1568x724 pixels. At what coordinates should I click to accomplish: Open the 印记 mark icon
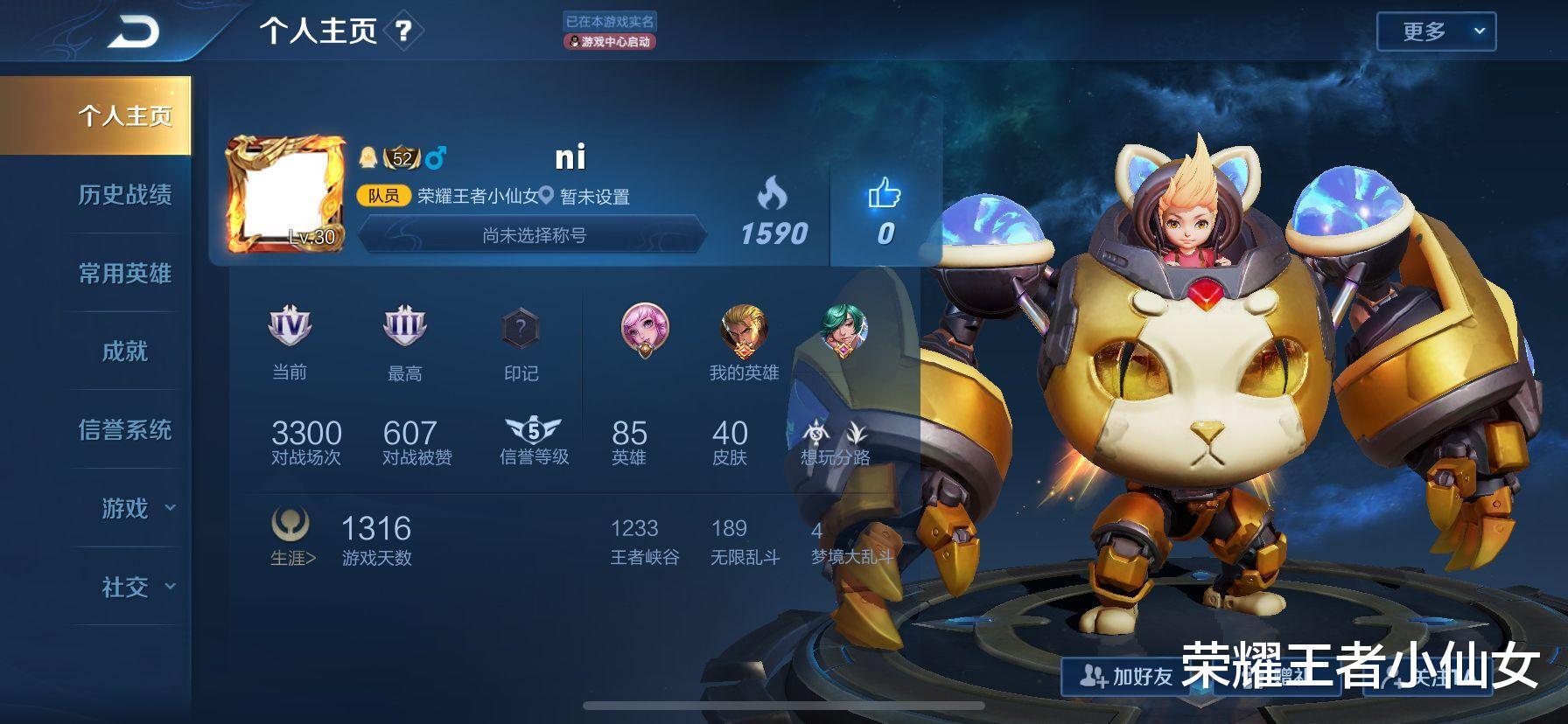coord(521,330)
